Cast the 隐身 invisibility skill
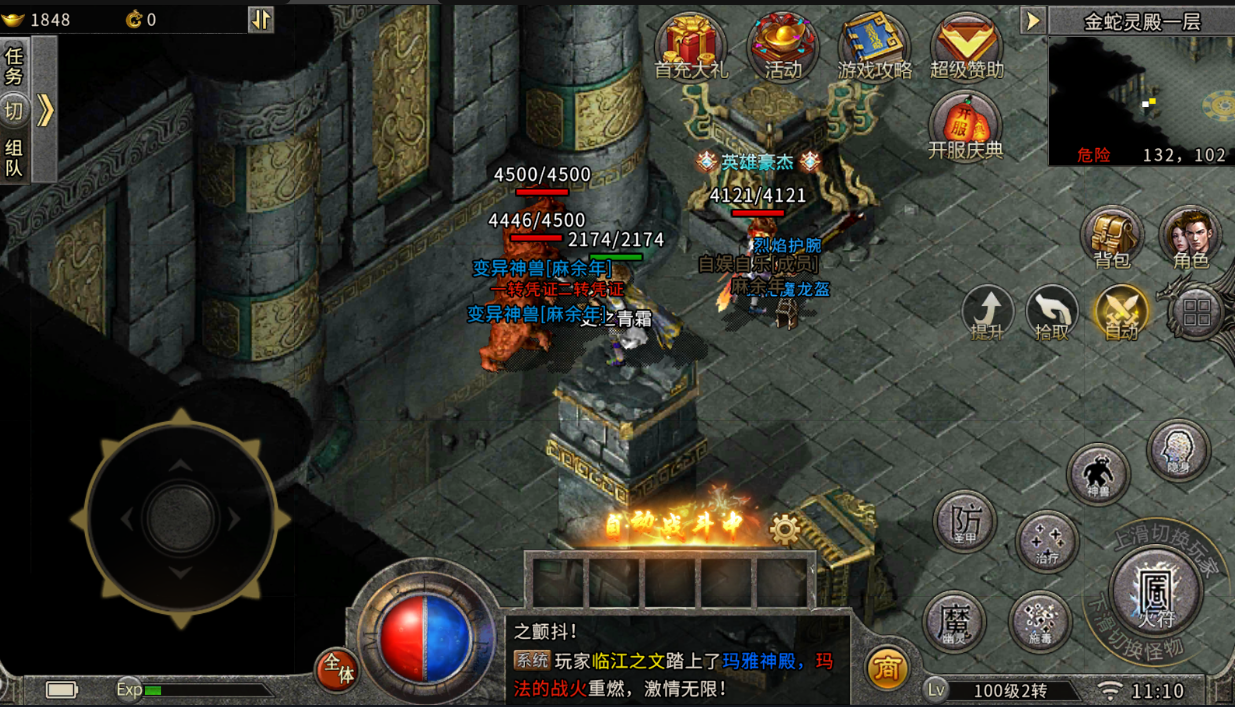 pyautogui.click(x=1179, y=451)
